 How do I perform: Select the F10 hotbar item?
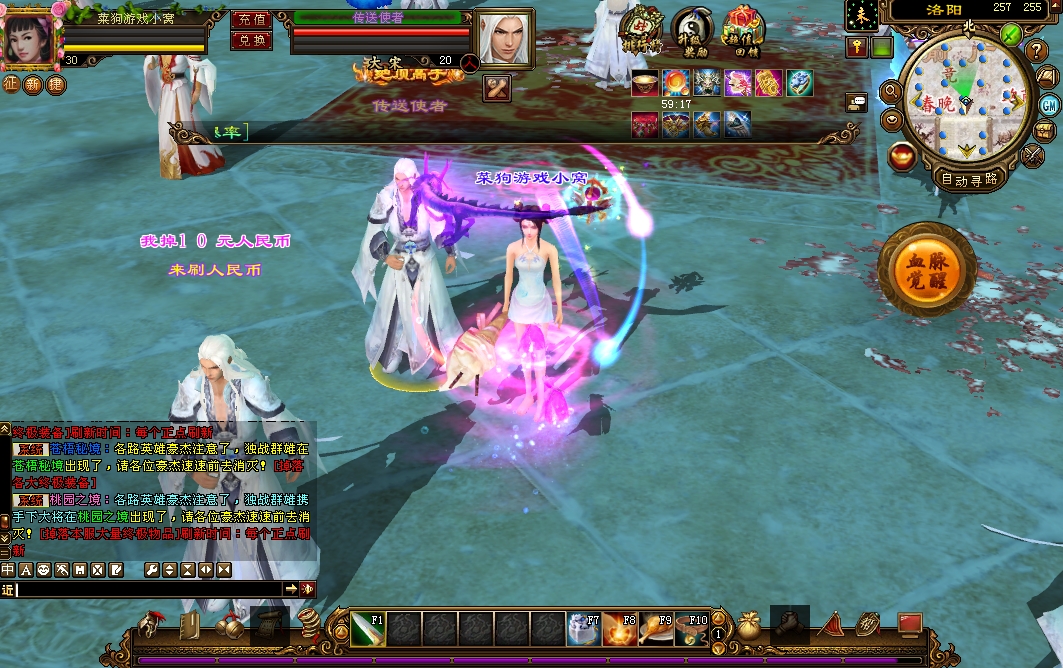pyautogui.click(x=692, y=630)
